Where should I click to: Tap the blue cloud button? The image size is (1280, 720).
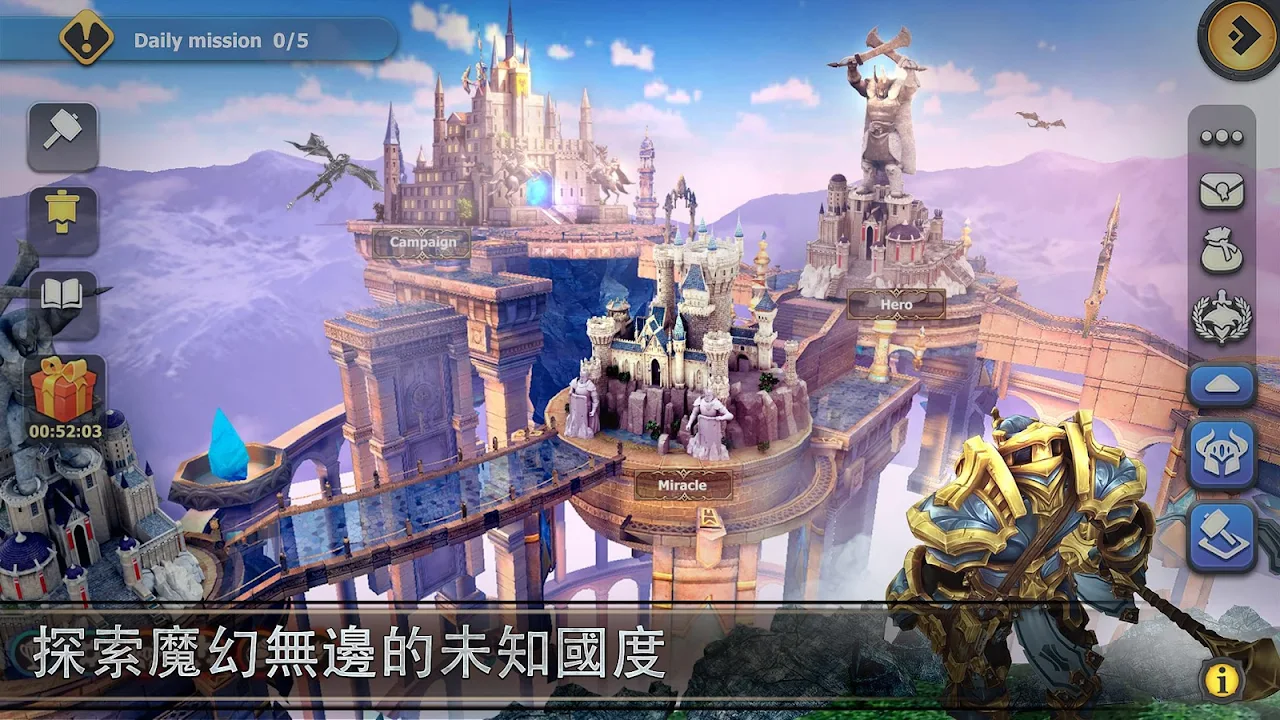click(x=1221, y=385)
